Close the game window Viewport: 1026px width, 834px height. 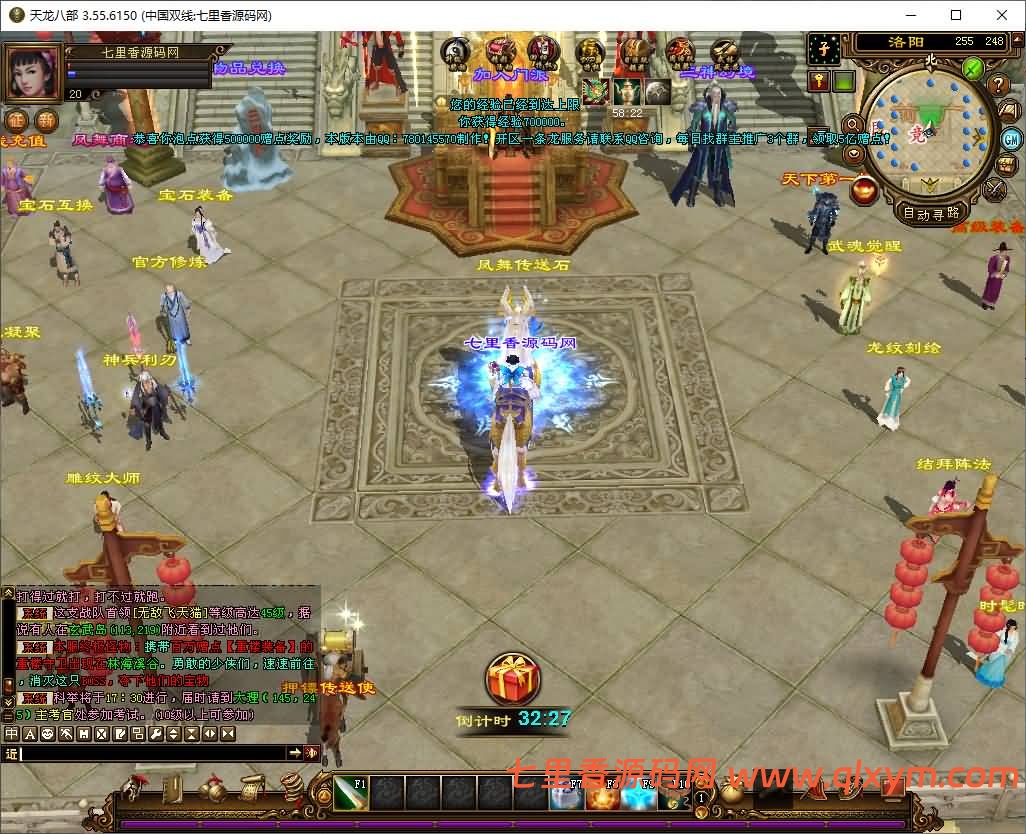point(1001,15)
